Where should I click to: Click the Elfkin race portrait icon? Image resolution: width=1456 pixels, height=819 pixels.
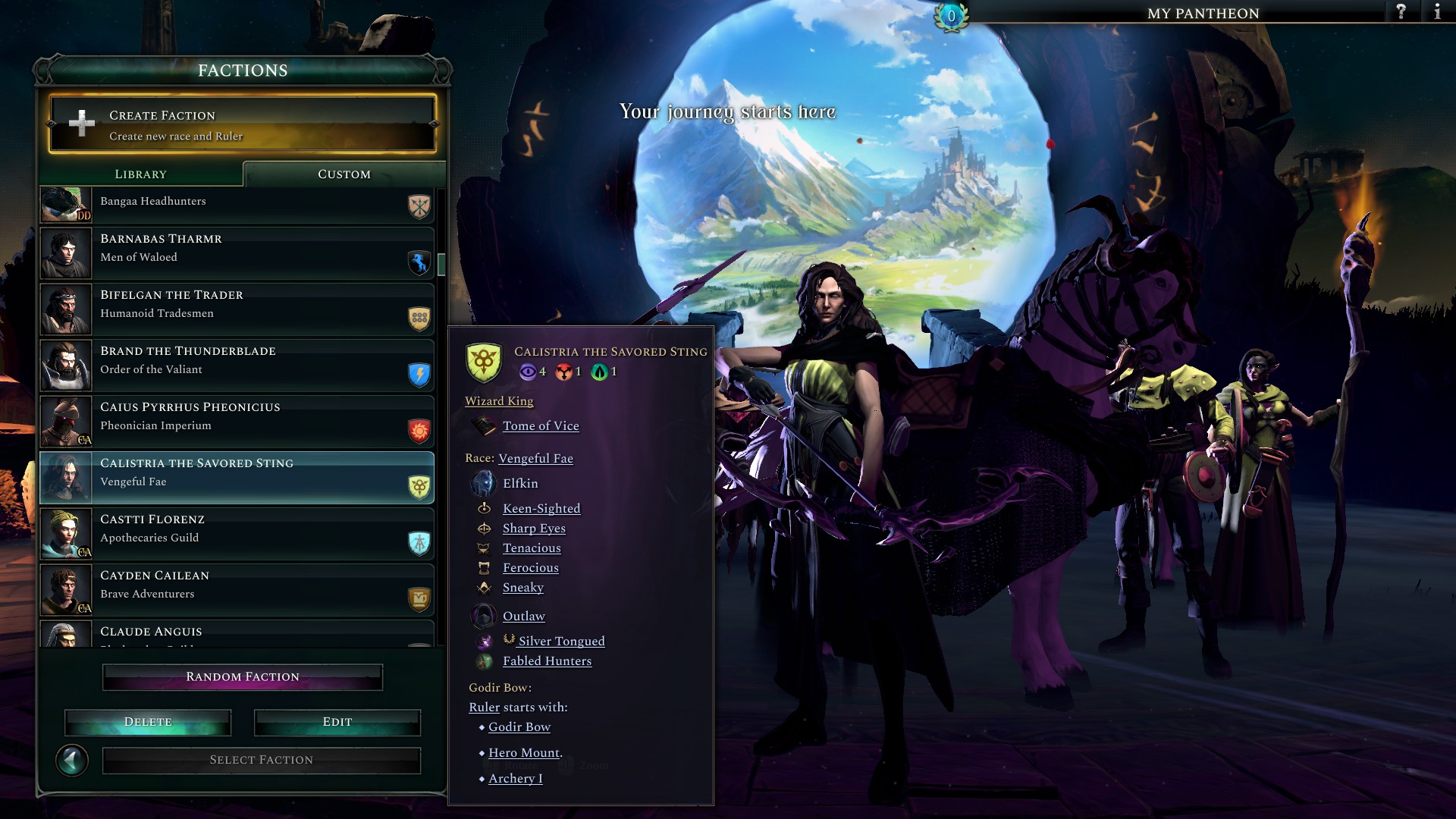pyautogui.click(x=483, y=482)
